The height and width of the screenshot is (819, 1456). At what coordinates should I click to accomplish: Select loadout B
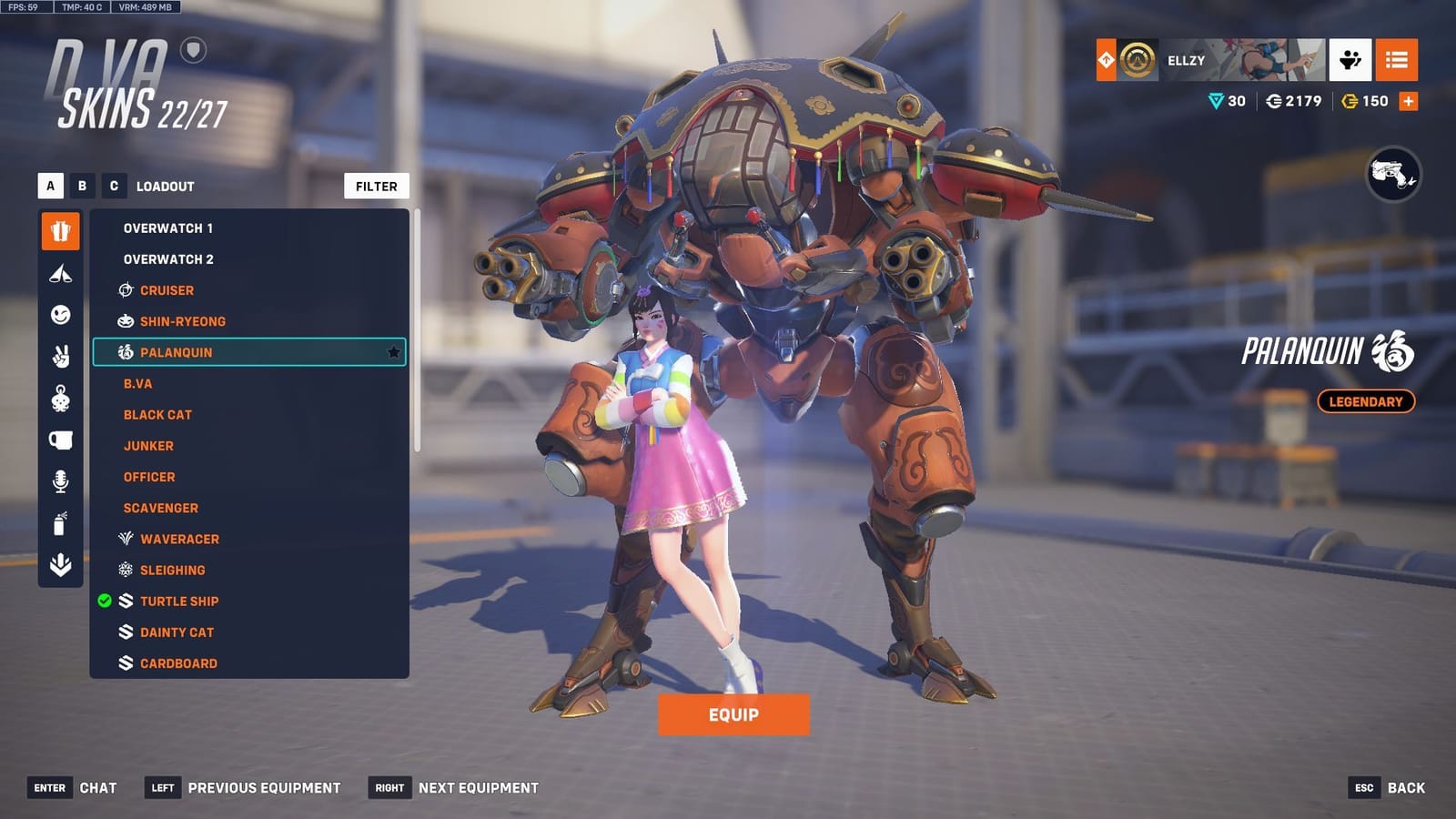(81, 186)
